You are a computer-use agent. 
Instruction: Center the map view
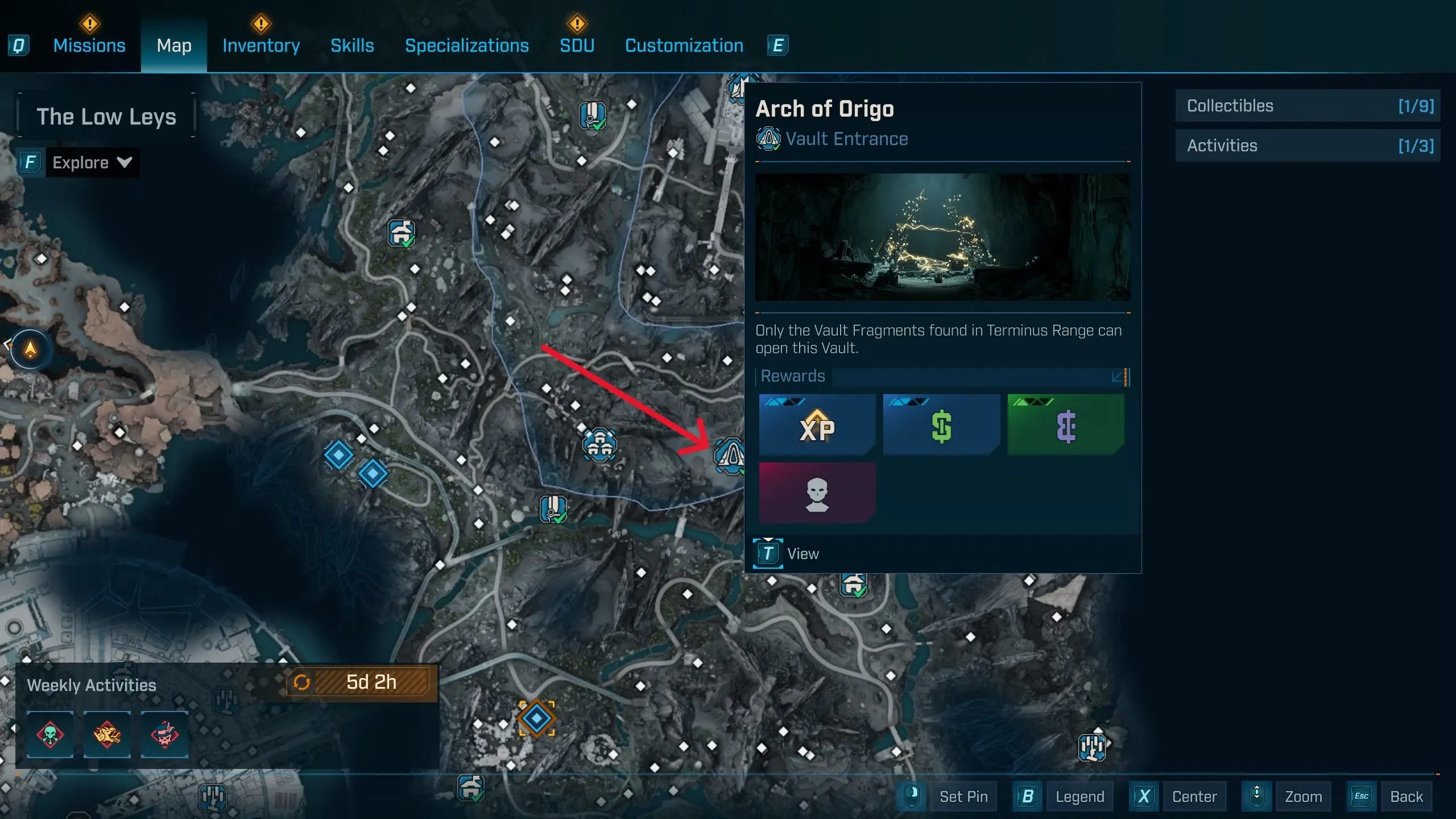click(1194, 796)
